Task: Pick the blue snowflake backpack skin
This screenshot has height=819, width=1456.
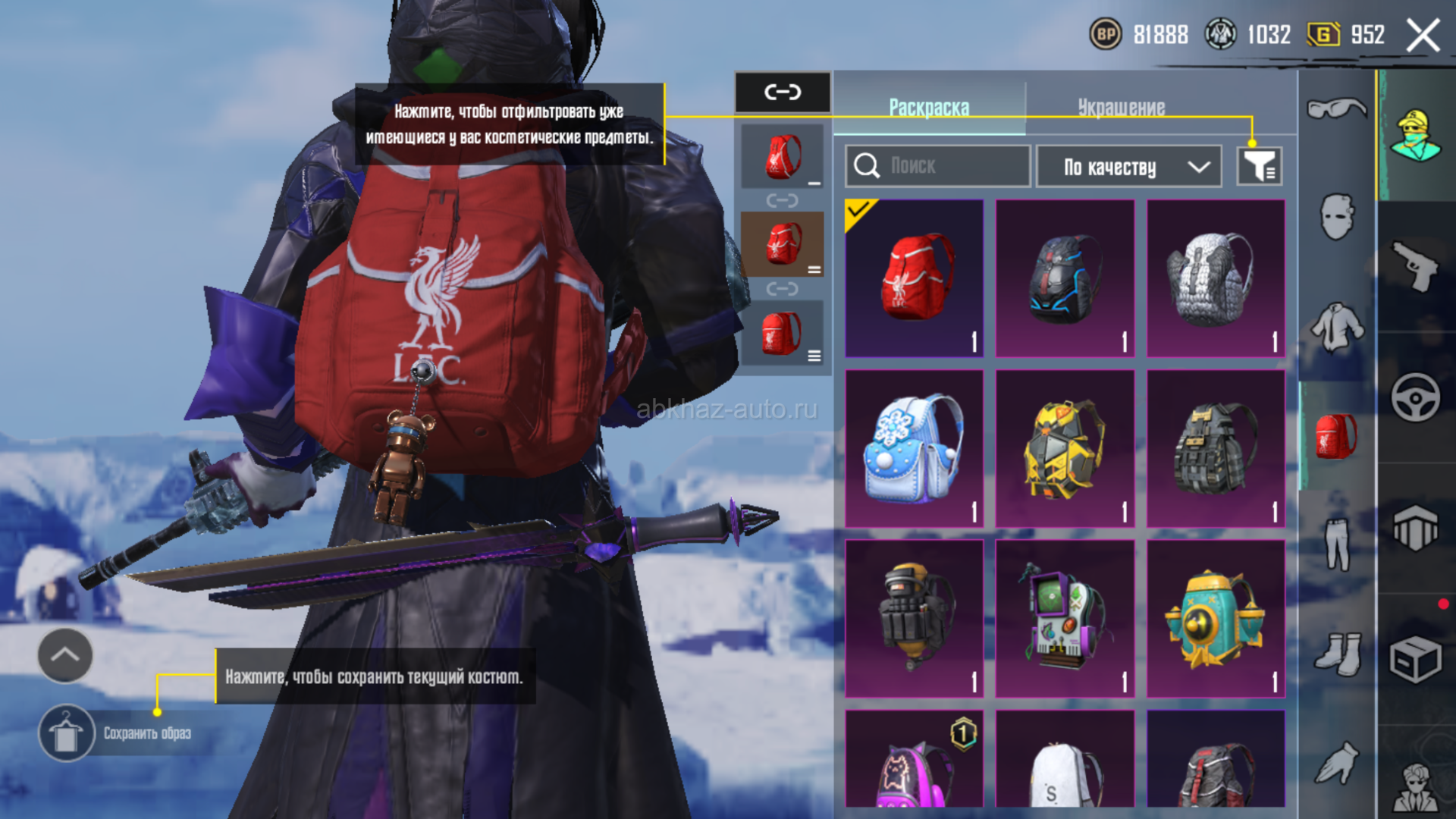Action: pyautogui.click(x=915, y=448)
